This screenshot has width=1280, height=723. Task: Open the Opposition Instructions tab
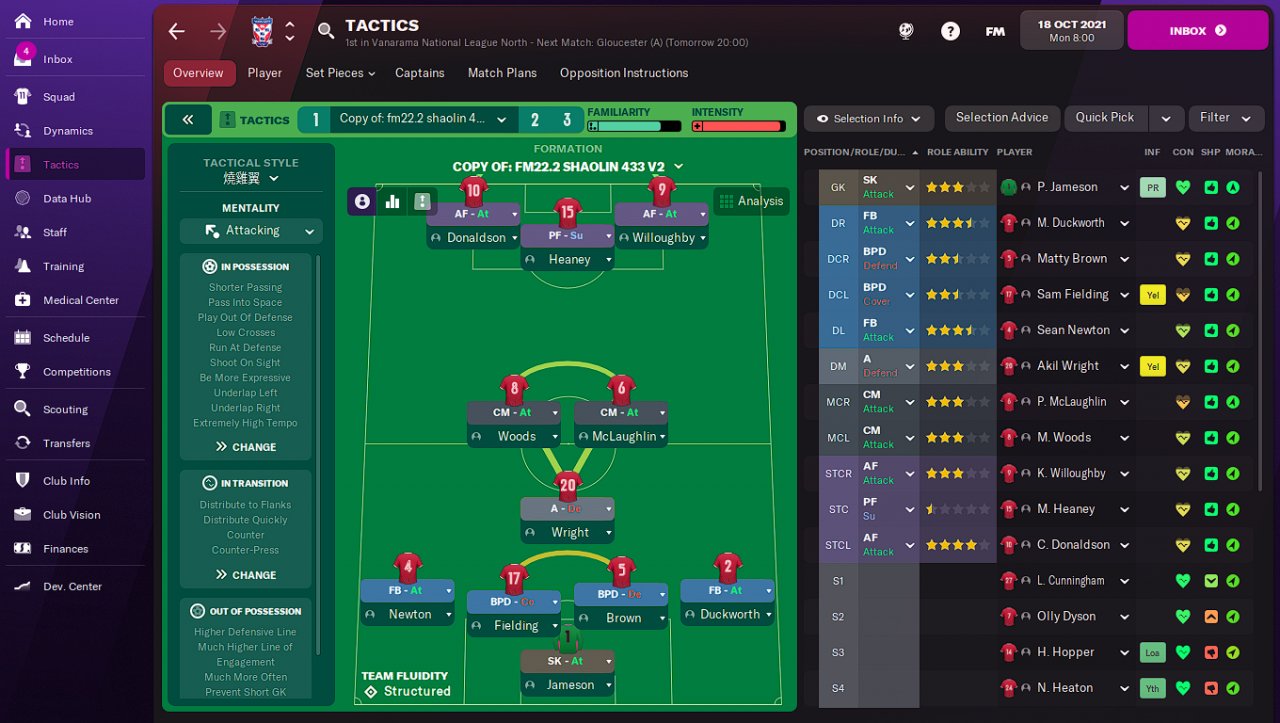pos(623,73)
